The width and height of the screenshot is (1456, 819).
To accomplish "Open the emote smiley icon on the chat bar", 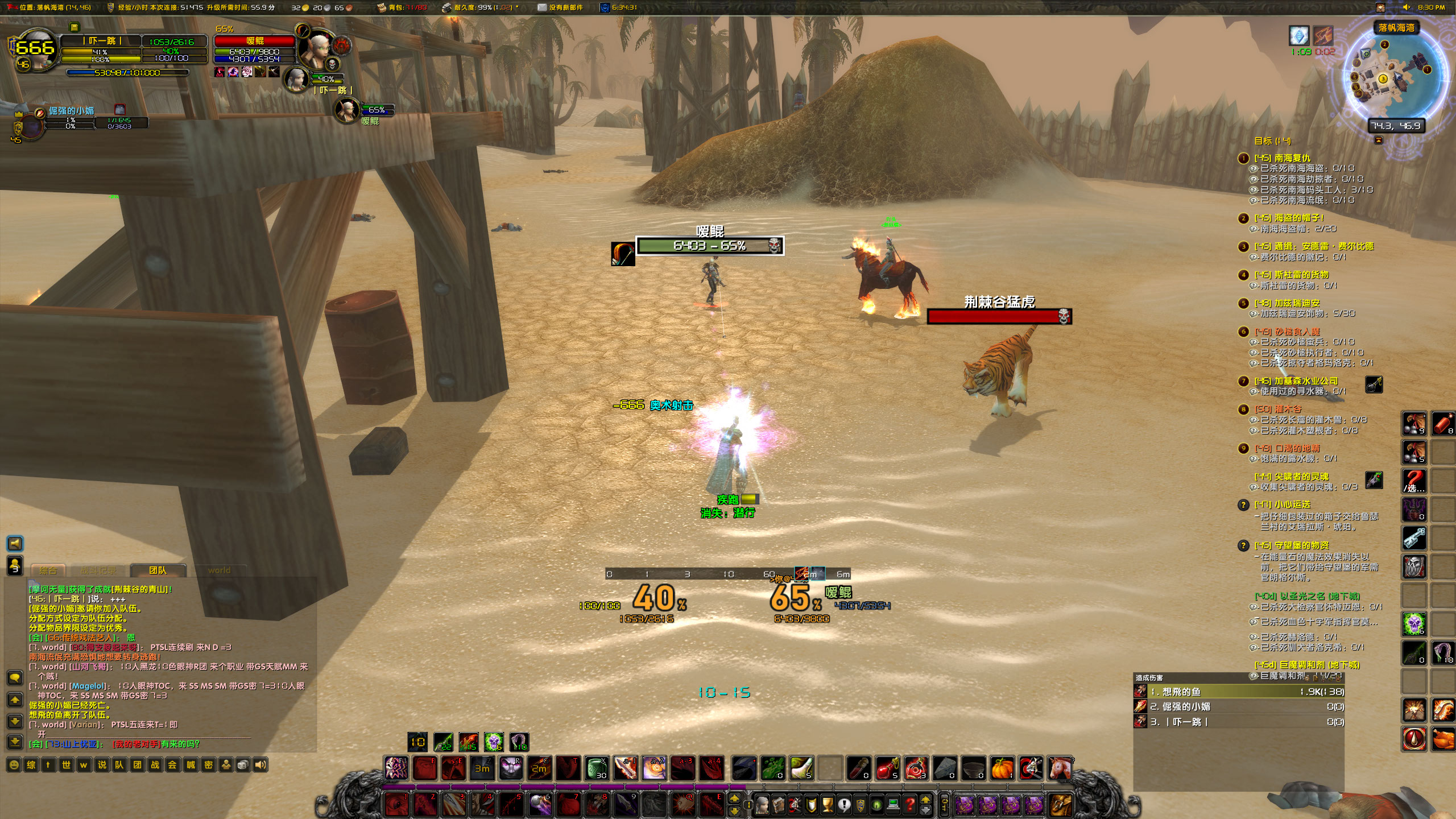I will pyautogui.click(x=14, y=766).
